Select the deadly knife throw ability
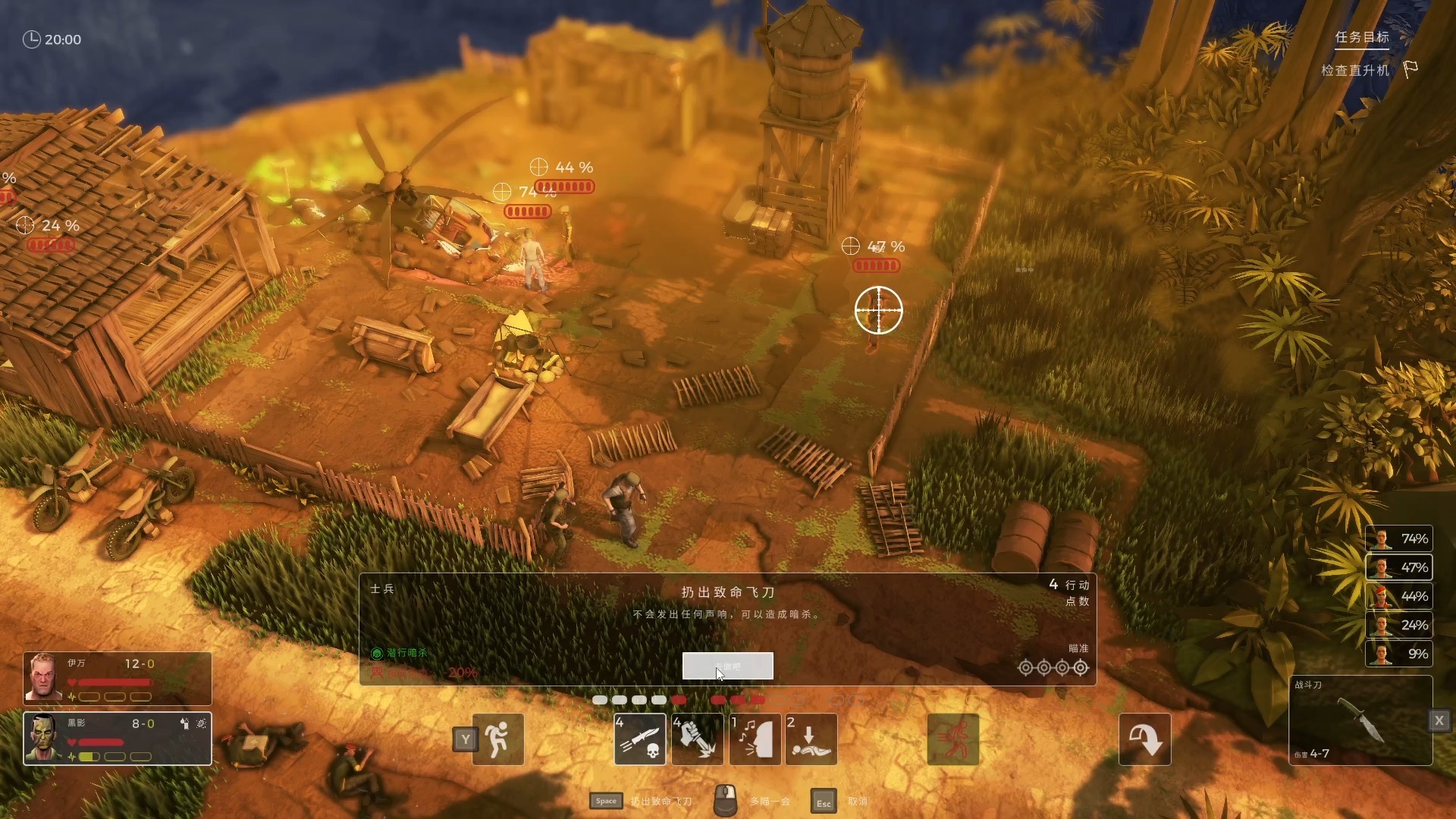Screen dimensions: 1456x819 pyautogui.click(x=640, y=739)
